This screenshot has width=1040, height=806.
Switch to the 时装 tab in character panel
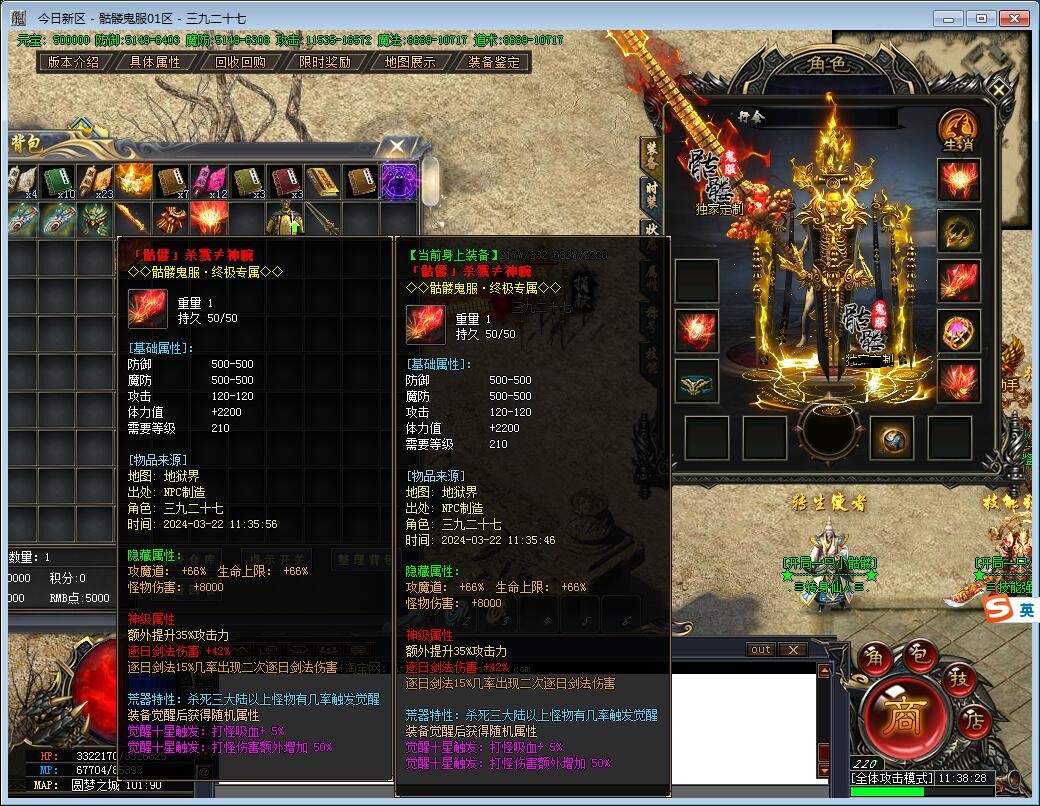tap(652, 192)
